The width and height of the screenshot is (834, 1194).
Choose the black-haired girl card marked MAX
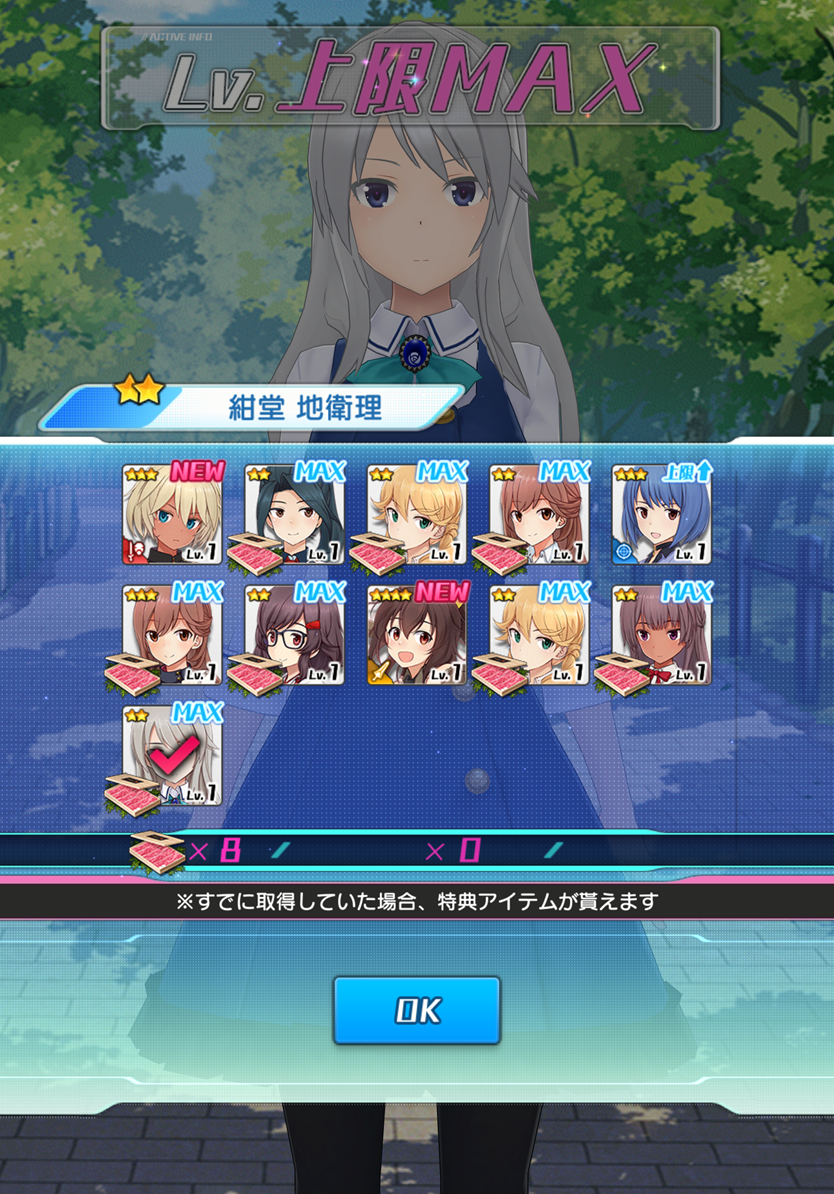tap(296, 516)
